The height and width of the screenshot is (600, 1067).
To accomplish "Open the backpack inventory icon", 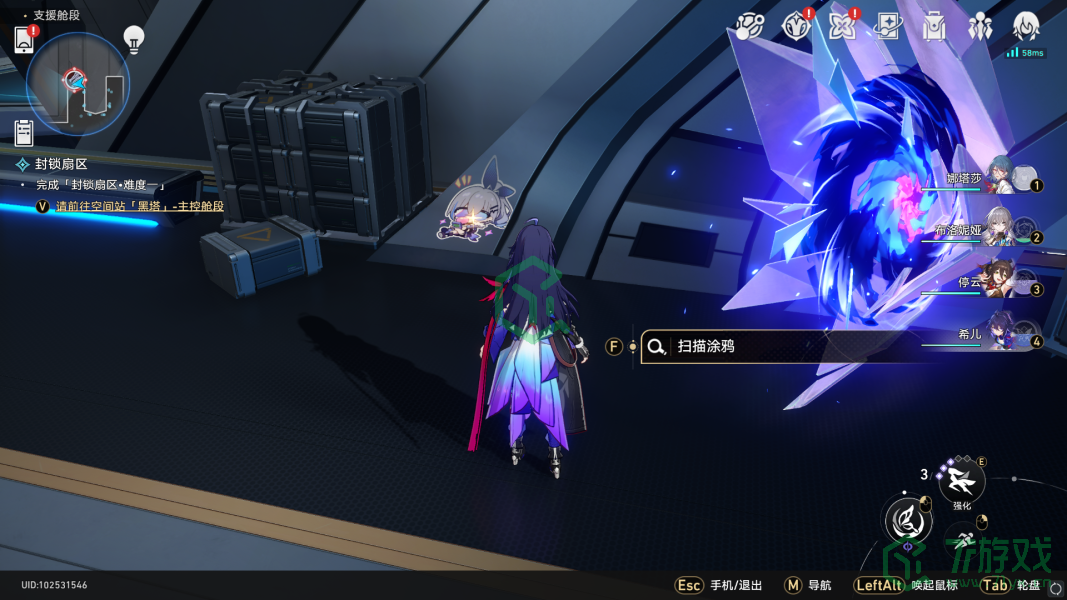I will click(934, 26).
